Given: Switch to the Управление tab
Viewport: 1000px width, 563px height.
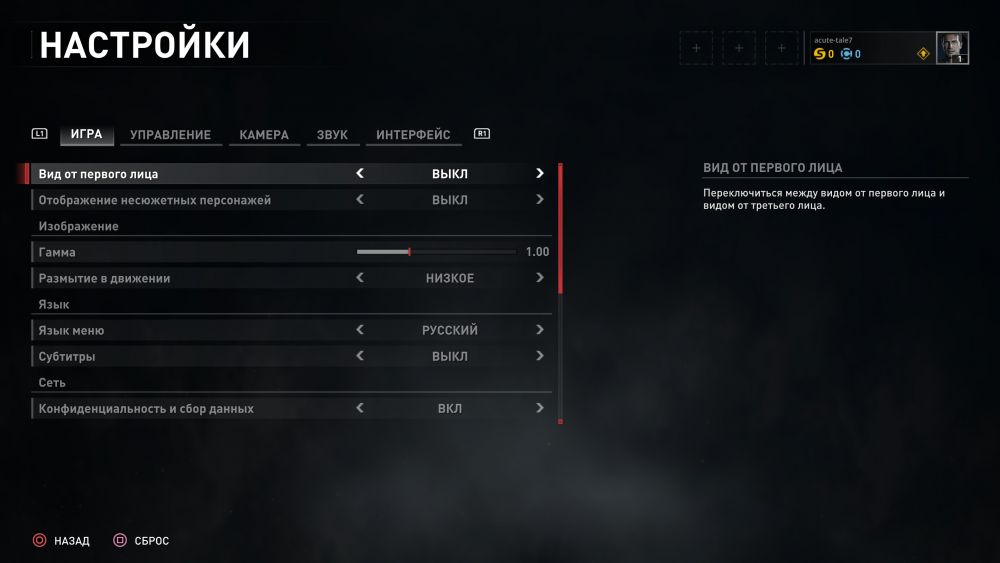Looking at the screenshot, I should coord(170,135).
